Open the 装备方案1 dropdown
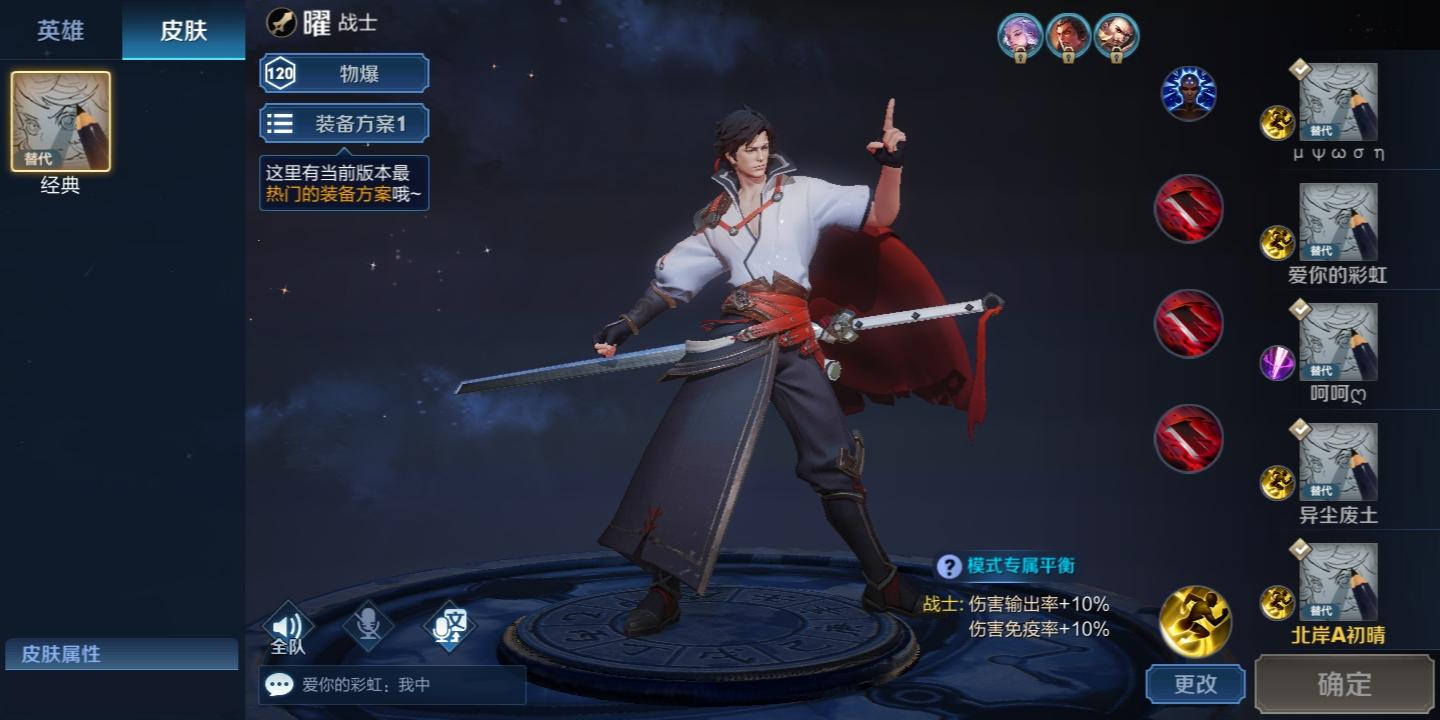 pyautogui.click(x=344, y=122)
